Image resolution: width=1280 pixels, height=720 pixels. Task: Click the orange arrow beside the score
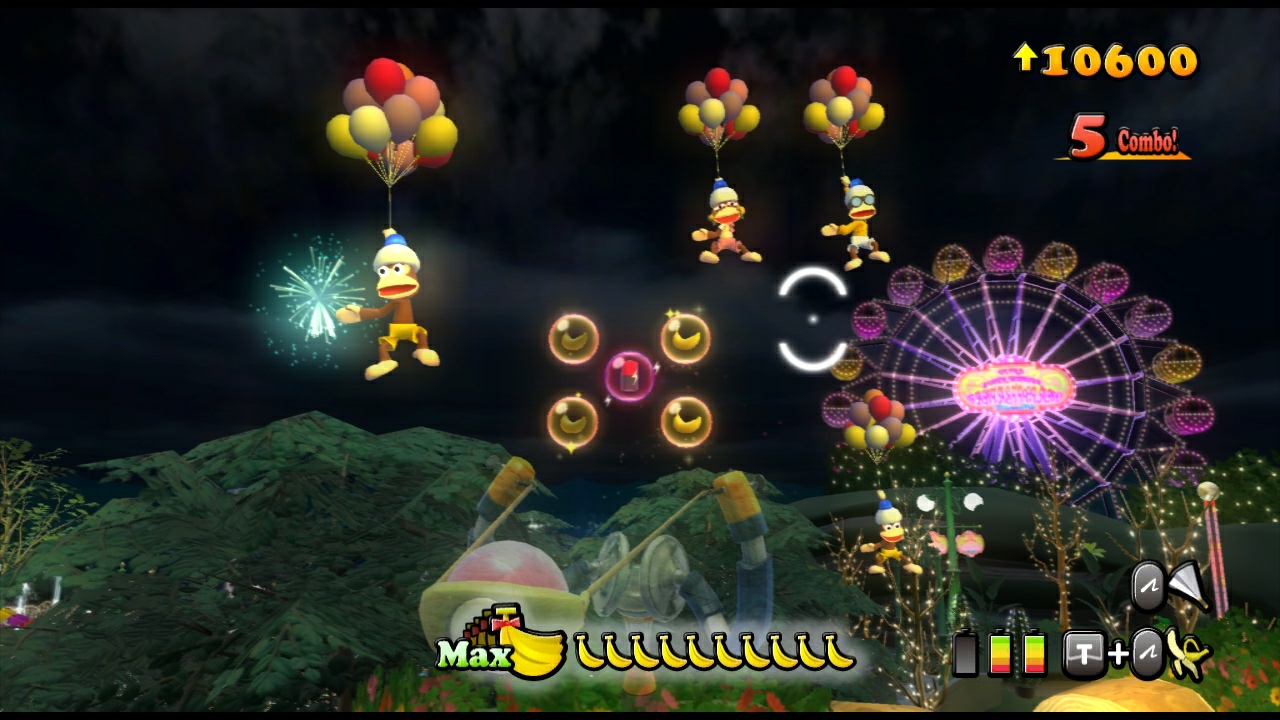[x=1028, y=60]
